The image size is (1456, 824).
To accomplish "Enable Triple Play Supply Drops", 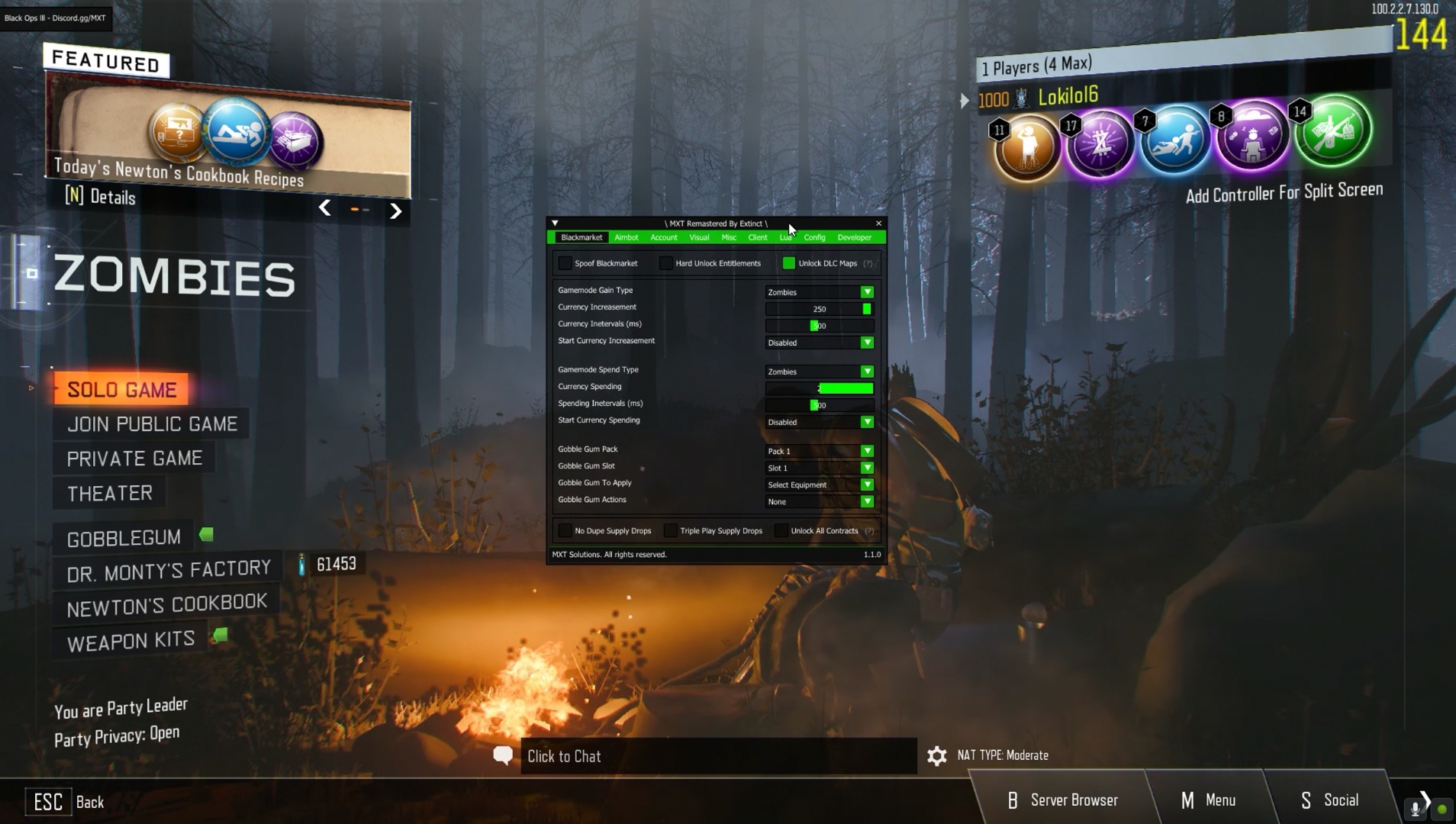I will click(670, 531).
